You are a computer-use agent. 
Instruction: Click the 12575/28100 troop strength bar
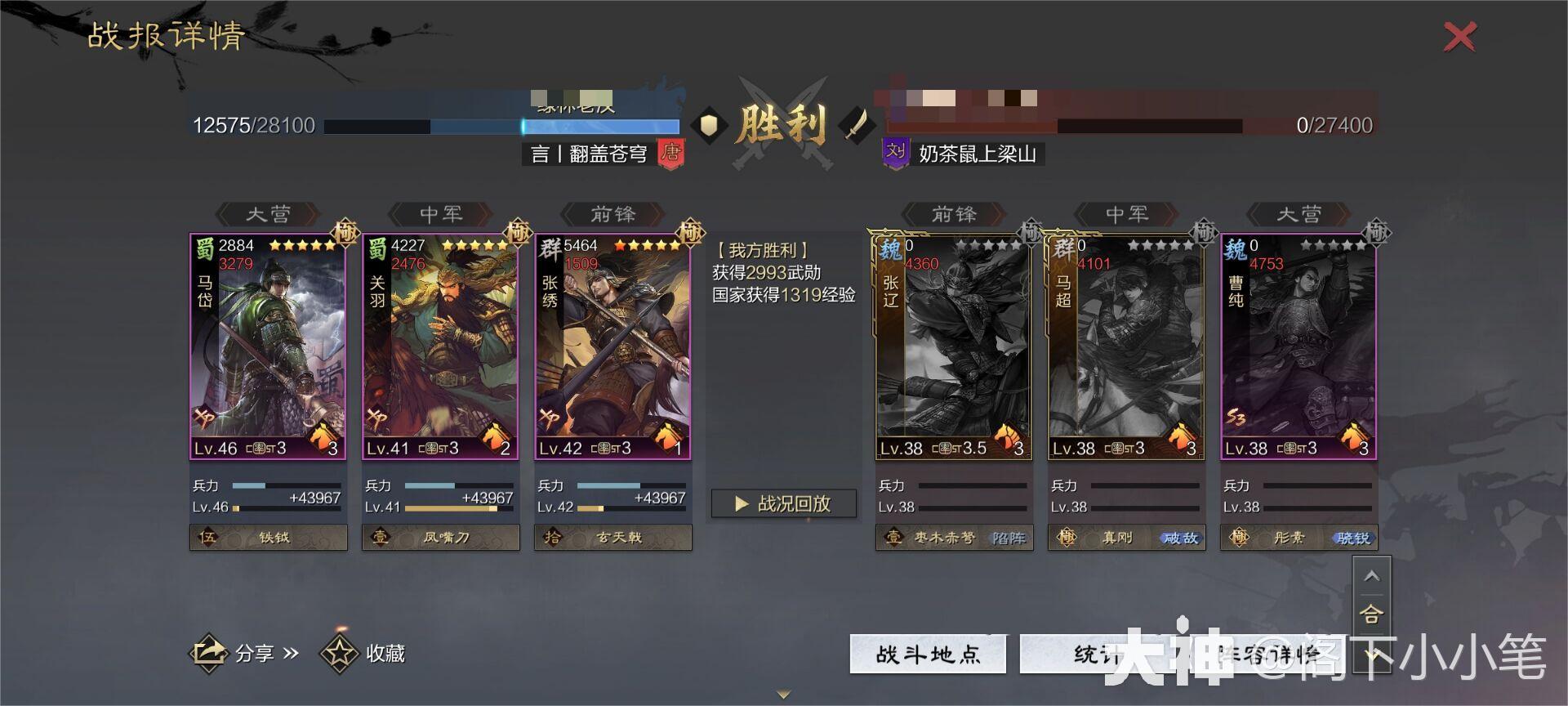[x=502, y=125]
